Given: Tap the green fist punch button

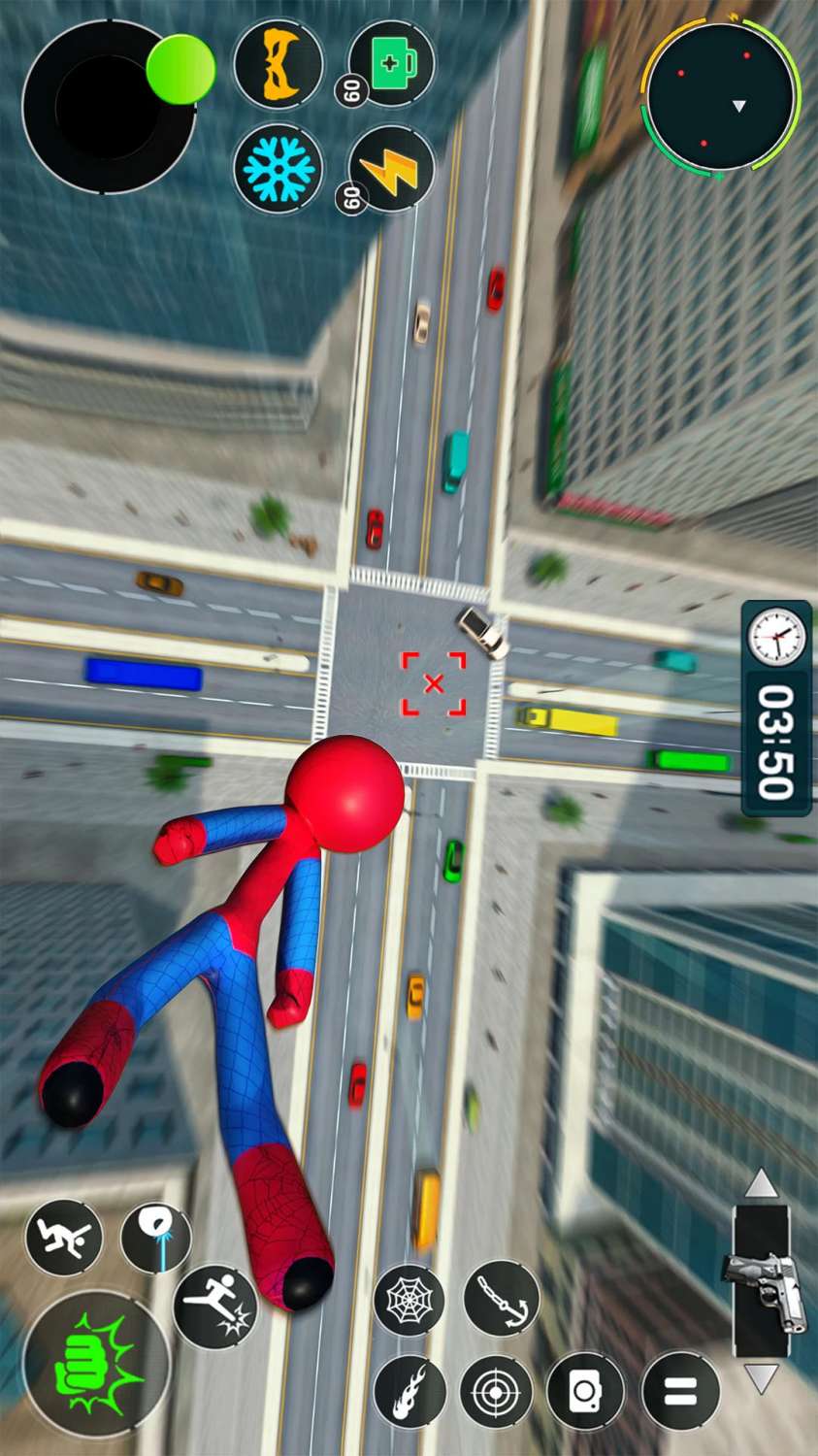Looking at the screenshot, I should click(95, 1363).
